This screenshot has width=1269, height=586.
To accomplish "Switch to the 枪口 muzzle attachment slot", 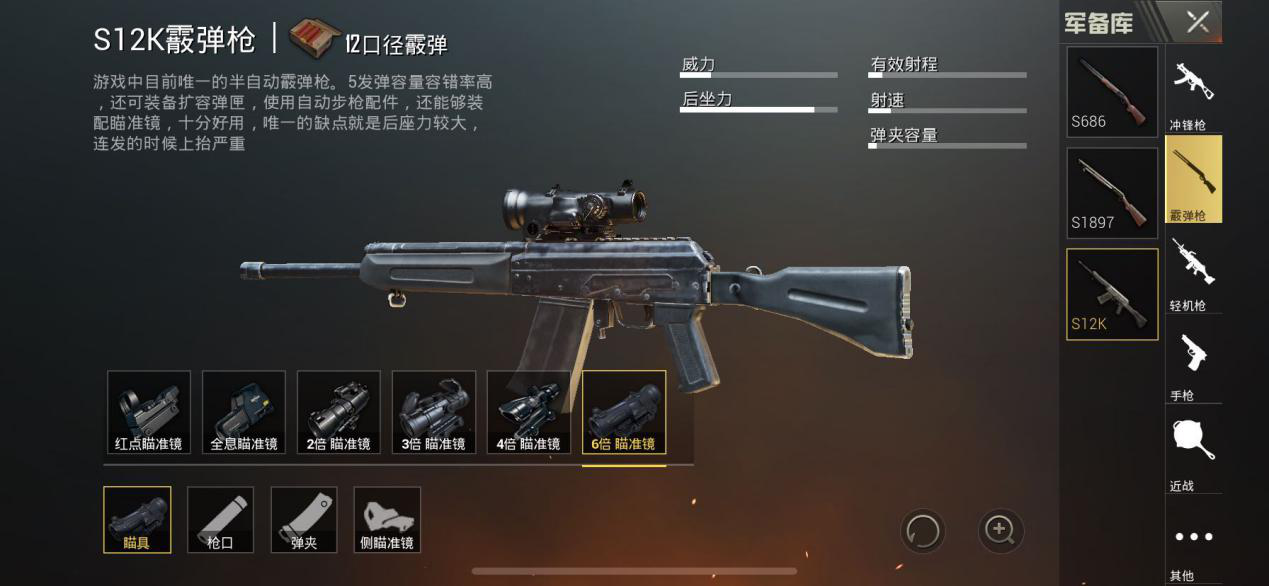I will [220, 519].
